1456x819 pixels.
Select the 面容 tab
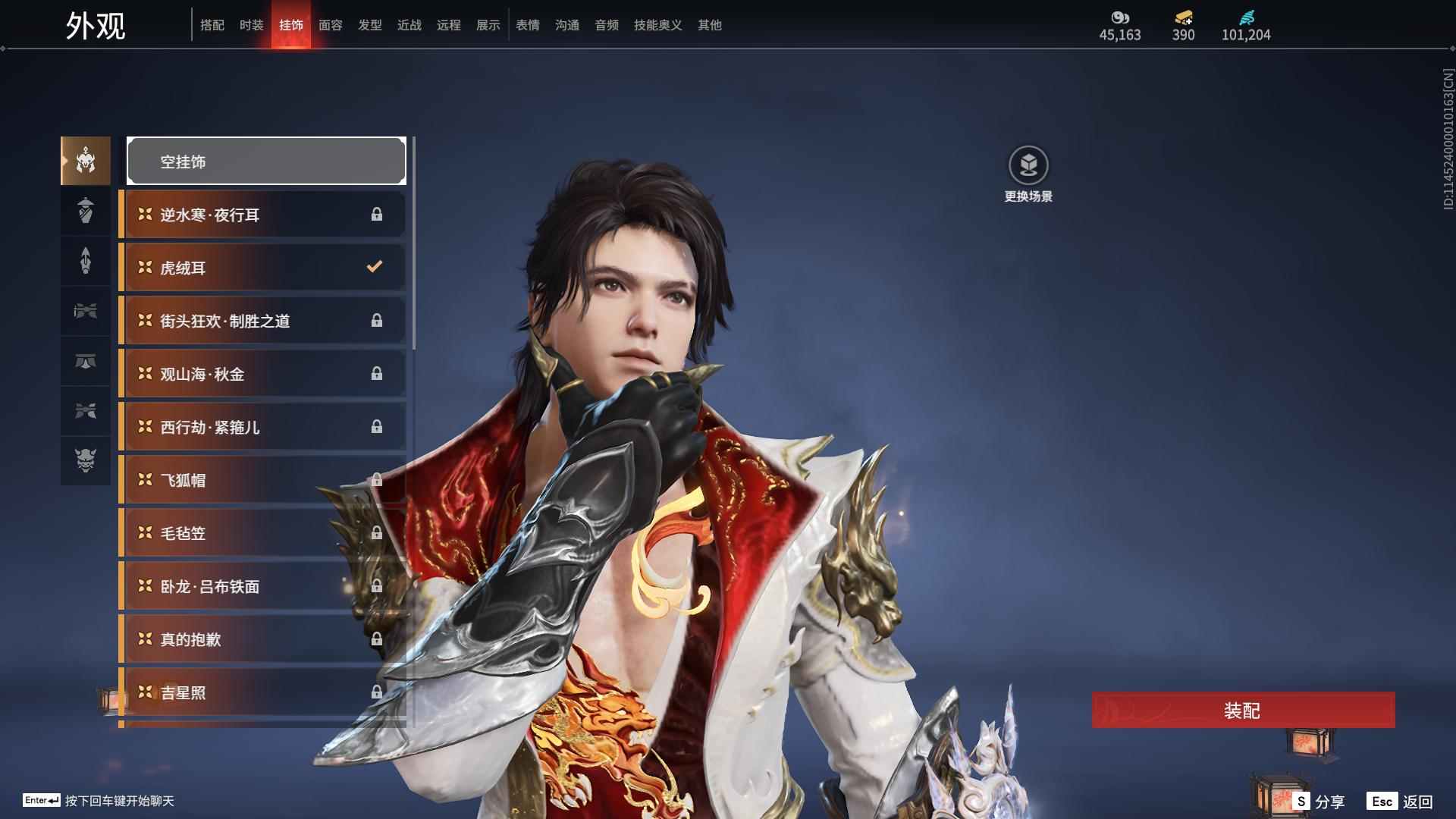click(330, 25)
